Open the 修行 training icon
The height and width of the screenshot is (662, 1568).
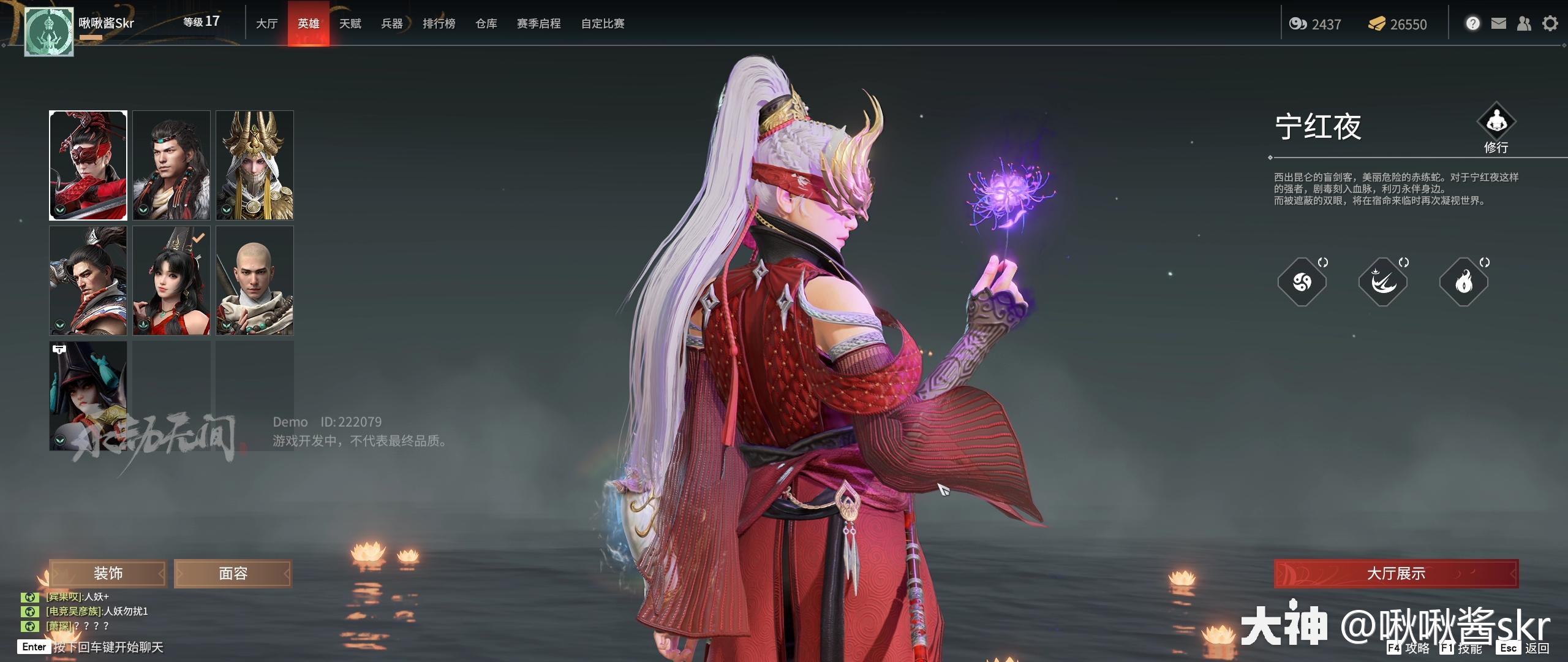click(1496, 122)
